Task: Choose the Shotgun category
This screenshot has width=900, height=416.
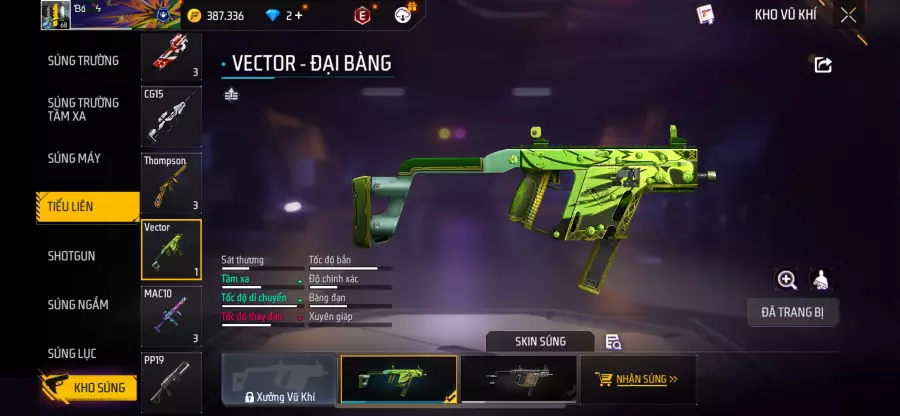Action: pos(72,256)
